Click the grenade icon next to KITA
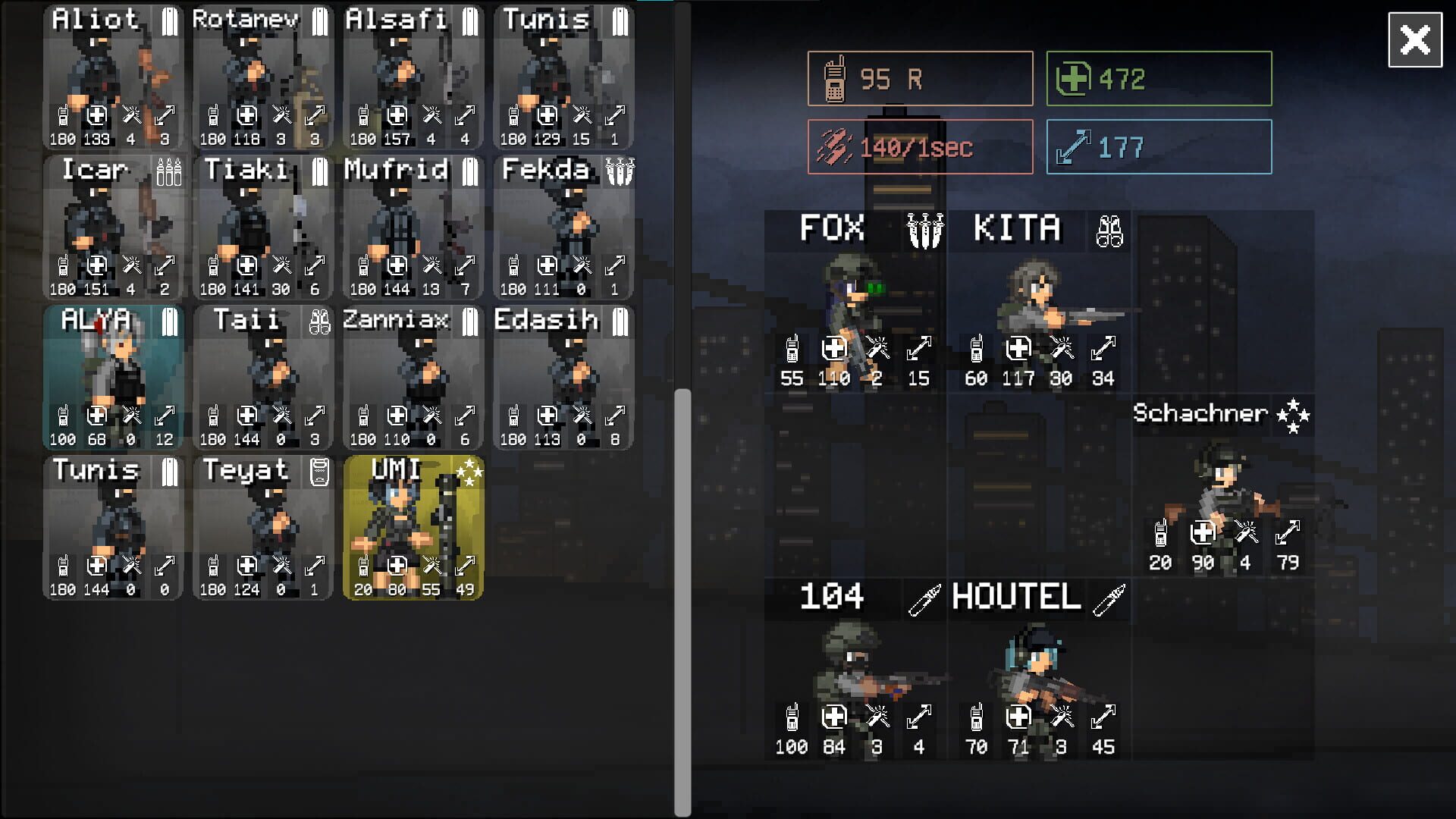Viewport: 1456px width, 819px height. coord(1109,231)
